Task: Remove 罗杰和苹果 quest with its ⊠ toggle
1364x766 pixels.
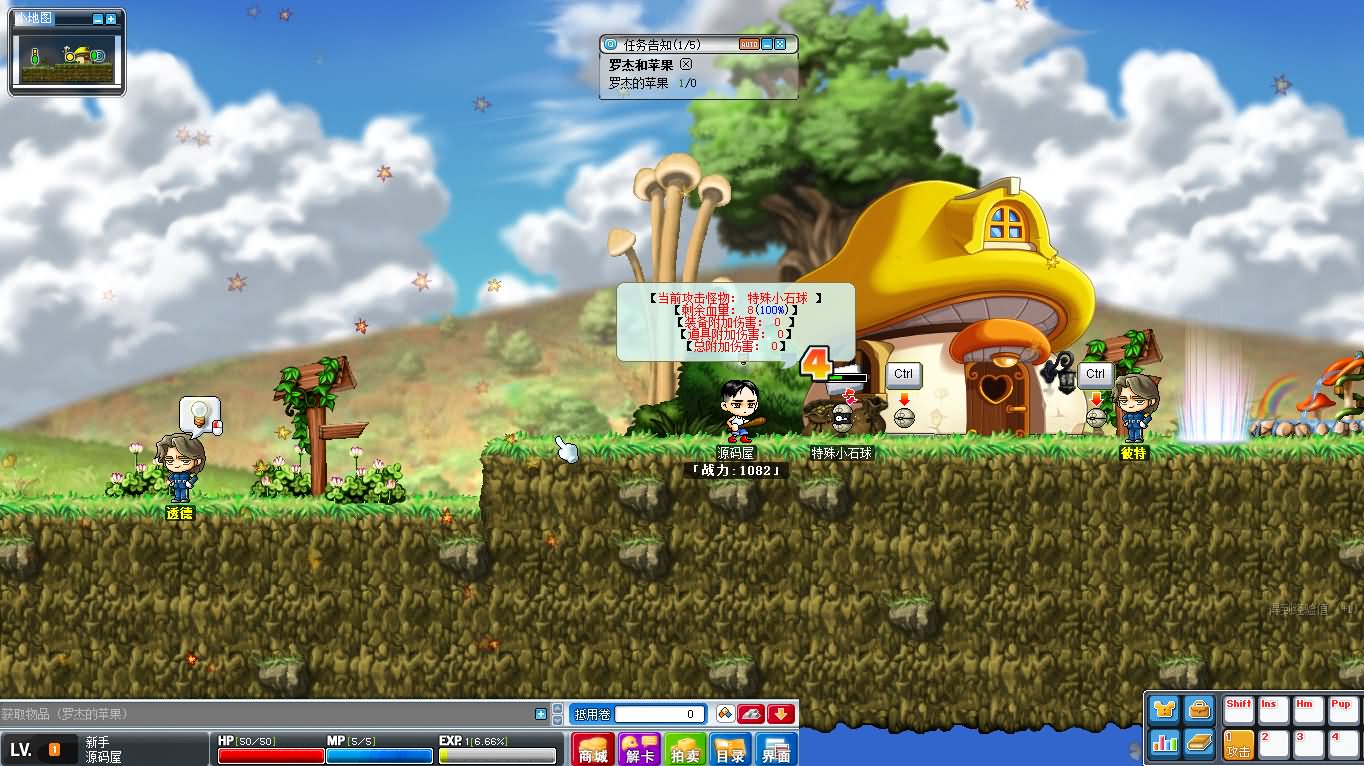Action: tap(686, 64)
